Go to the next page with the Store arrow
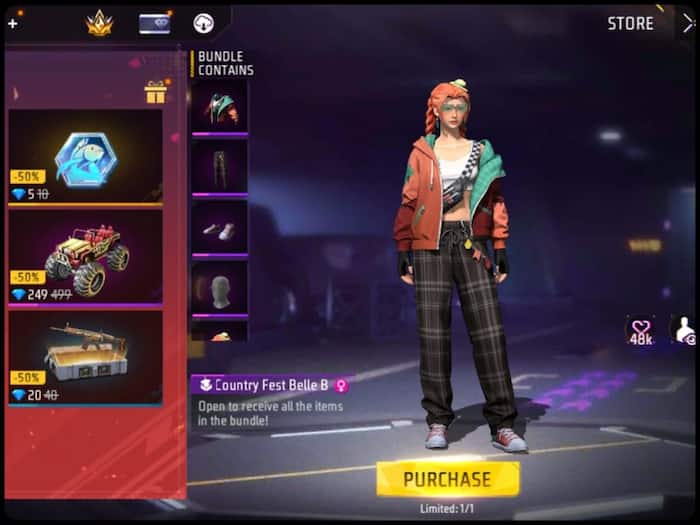Viewport: 700px width, 525px height. coord(687,23)
